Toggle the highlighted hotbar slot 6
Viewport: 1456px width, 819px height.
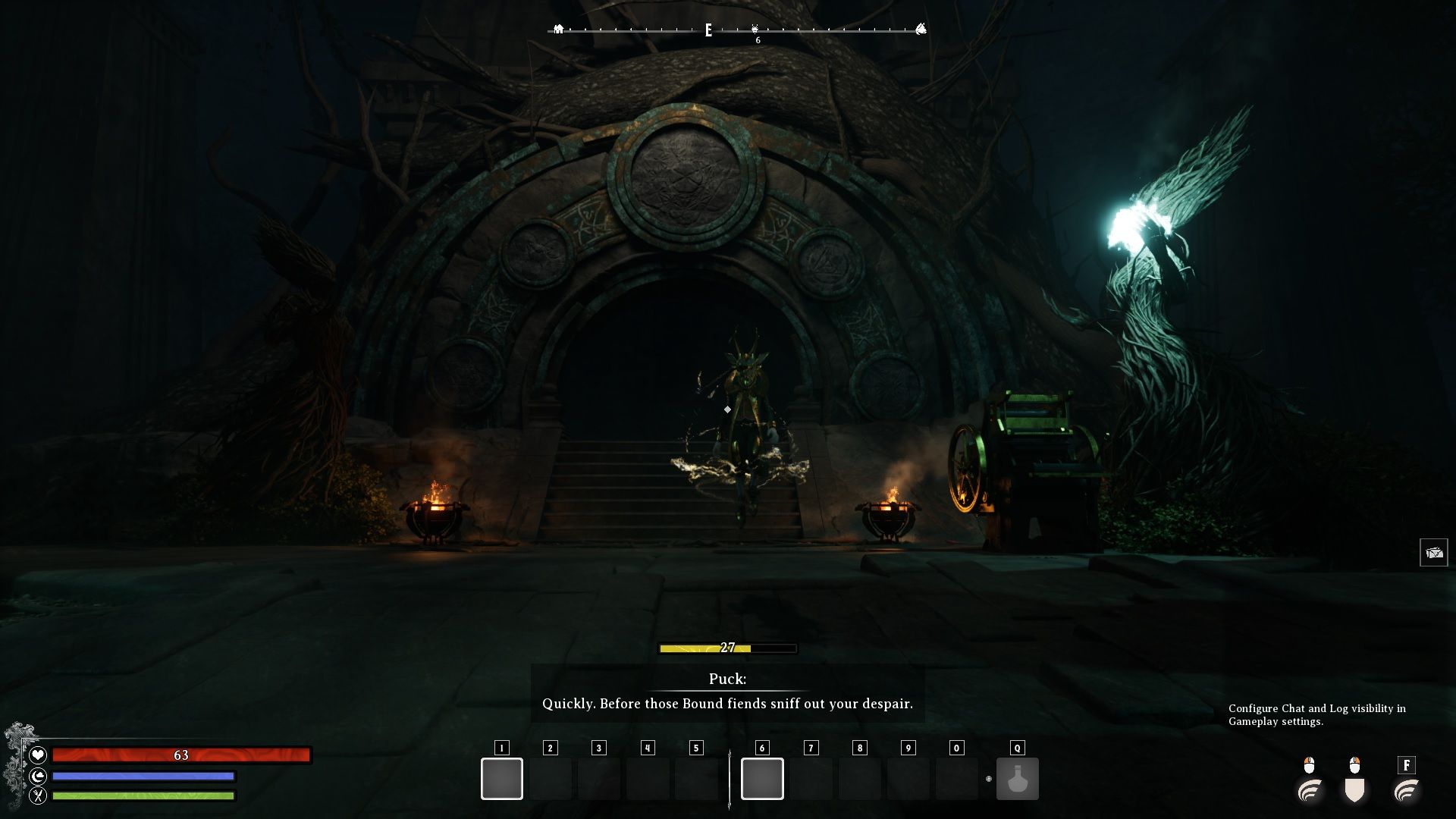click(x=762, y=778)
